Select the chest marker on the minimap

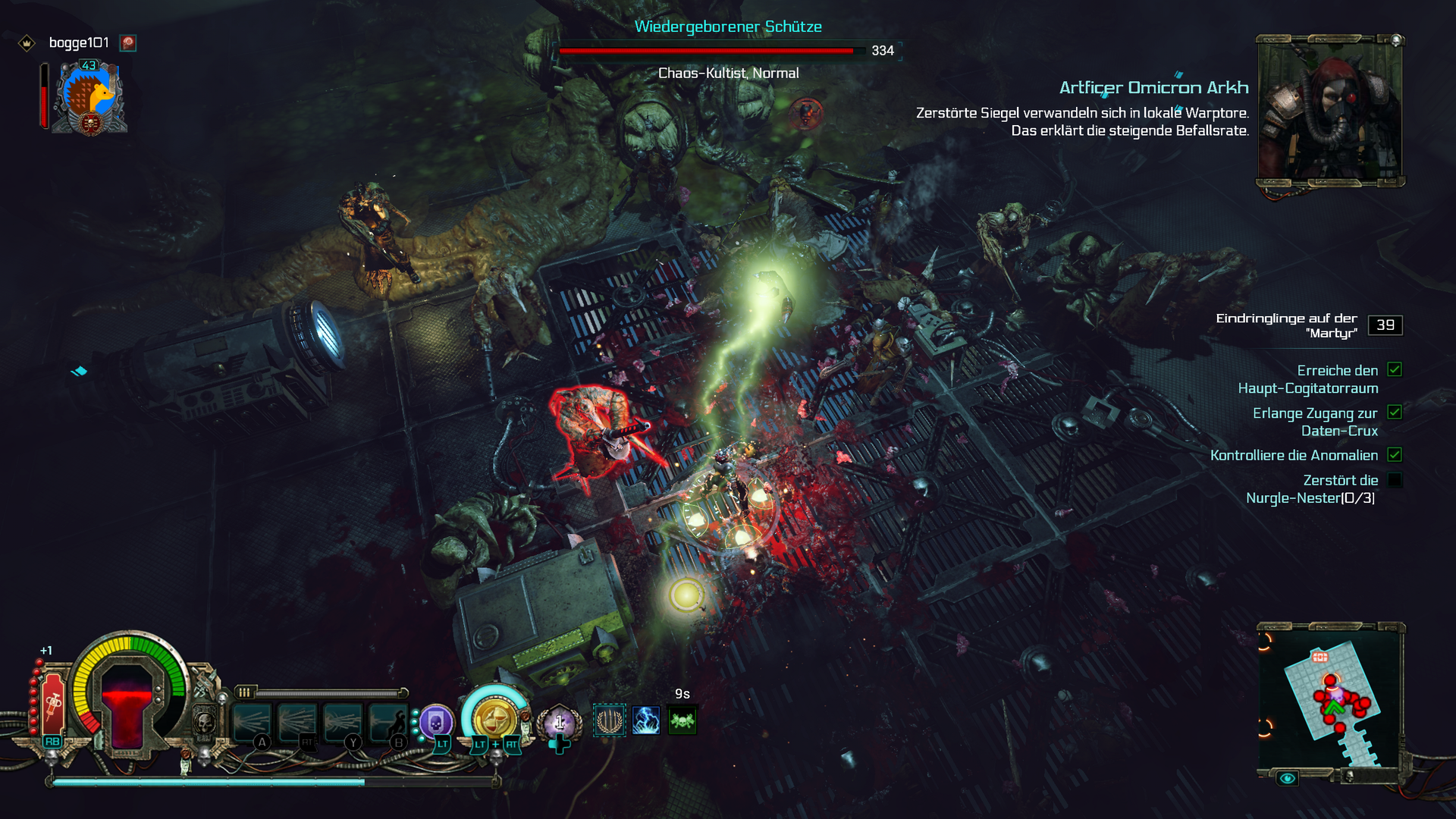[x=1320, y=657]
